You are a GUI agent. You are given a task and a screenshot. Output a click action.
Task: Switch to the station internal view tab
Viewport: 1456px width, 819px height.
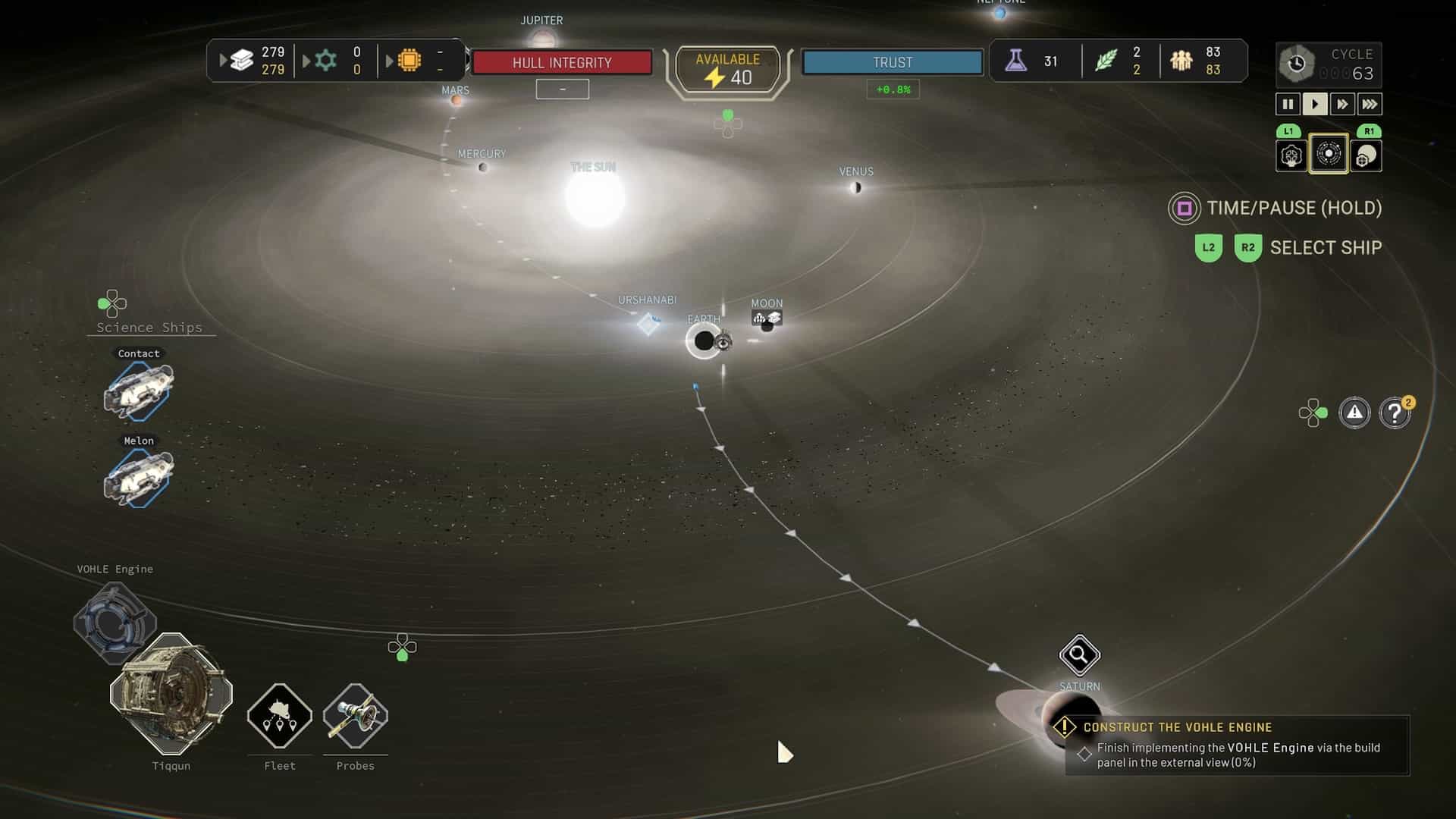tap(1291, 156)
